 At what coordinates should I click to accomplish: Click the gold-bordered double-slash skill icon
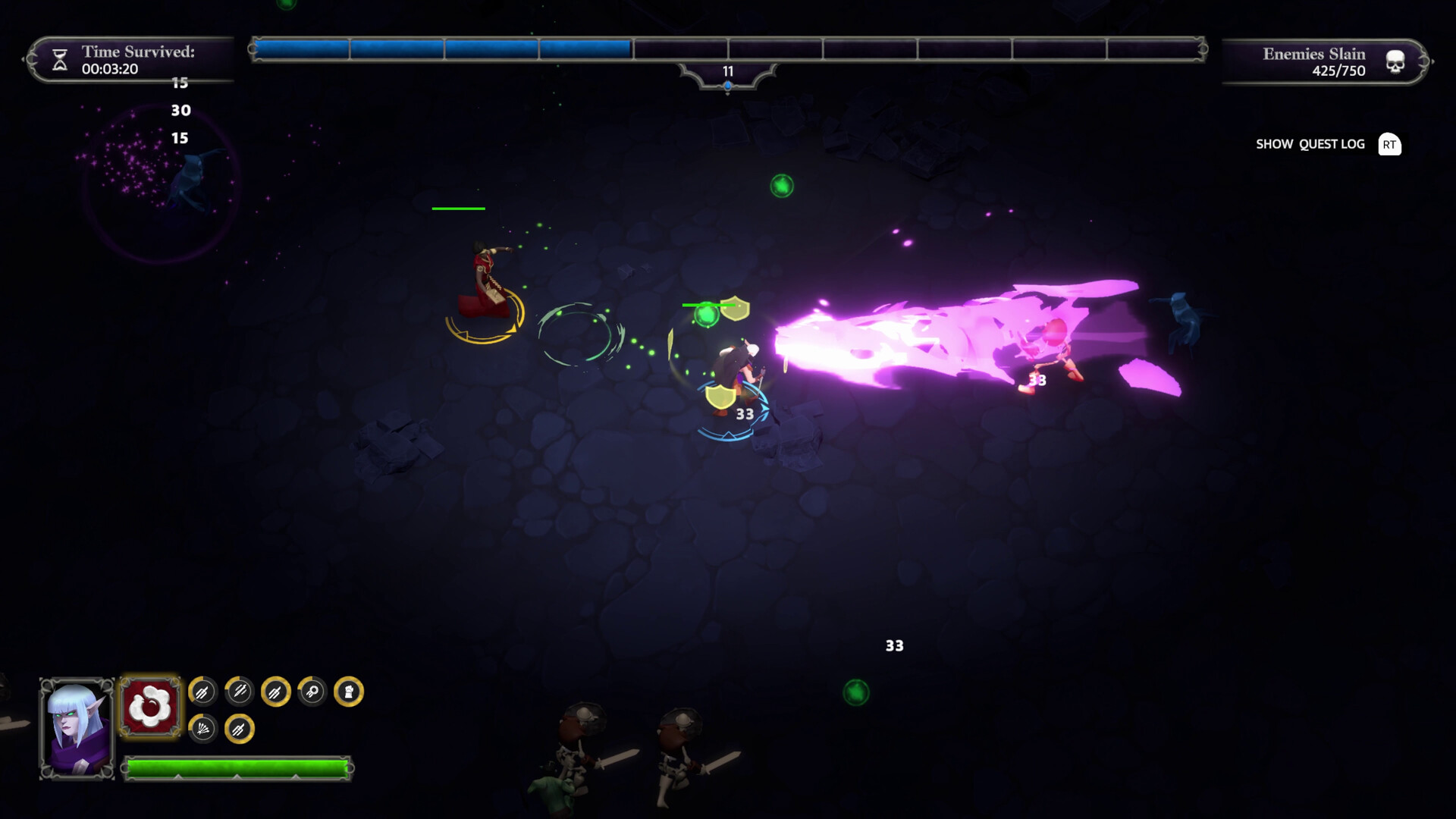coord(275,692)
